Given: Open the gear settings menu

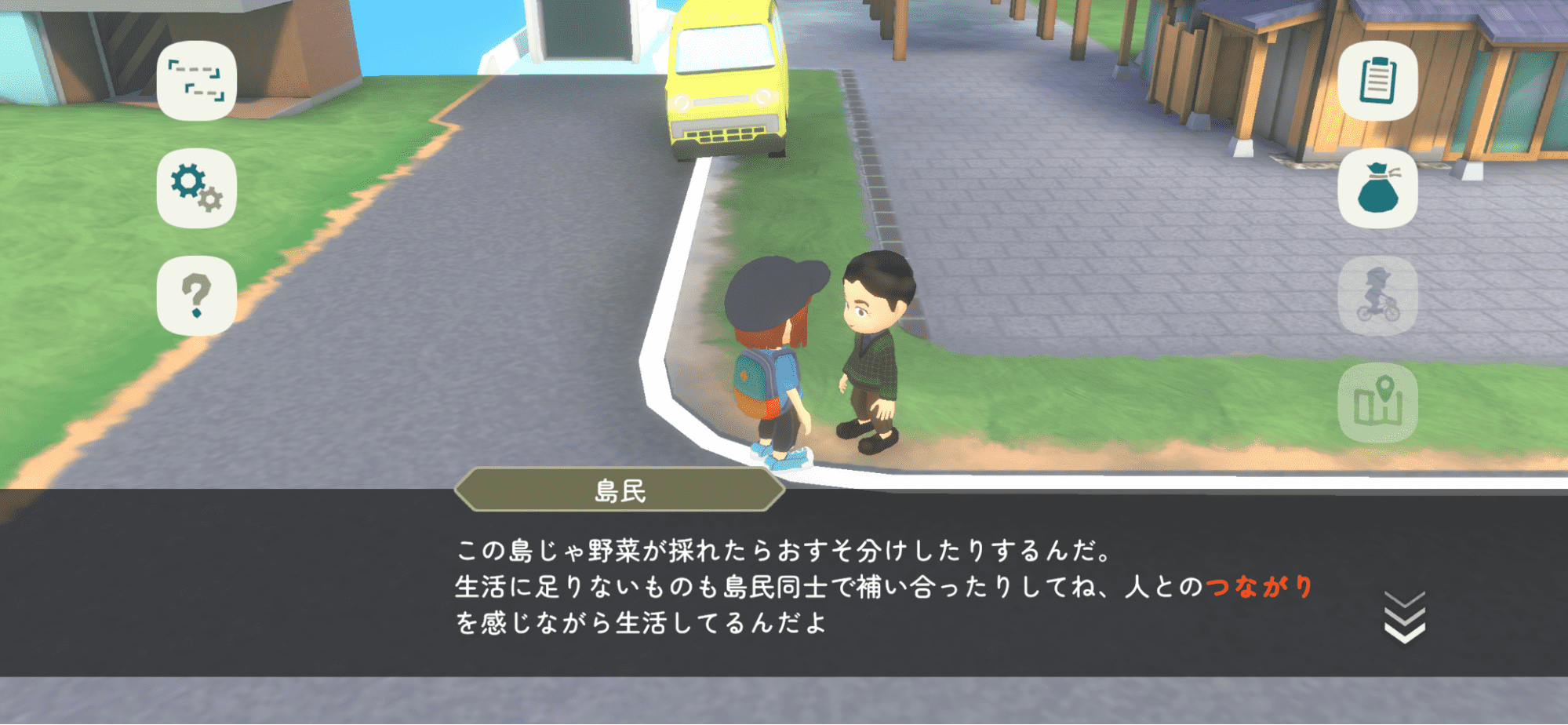Looking at the screenshot, I should (196, 188).
